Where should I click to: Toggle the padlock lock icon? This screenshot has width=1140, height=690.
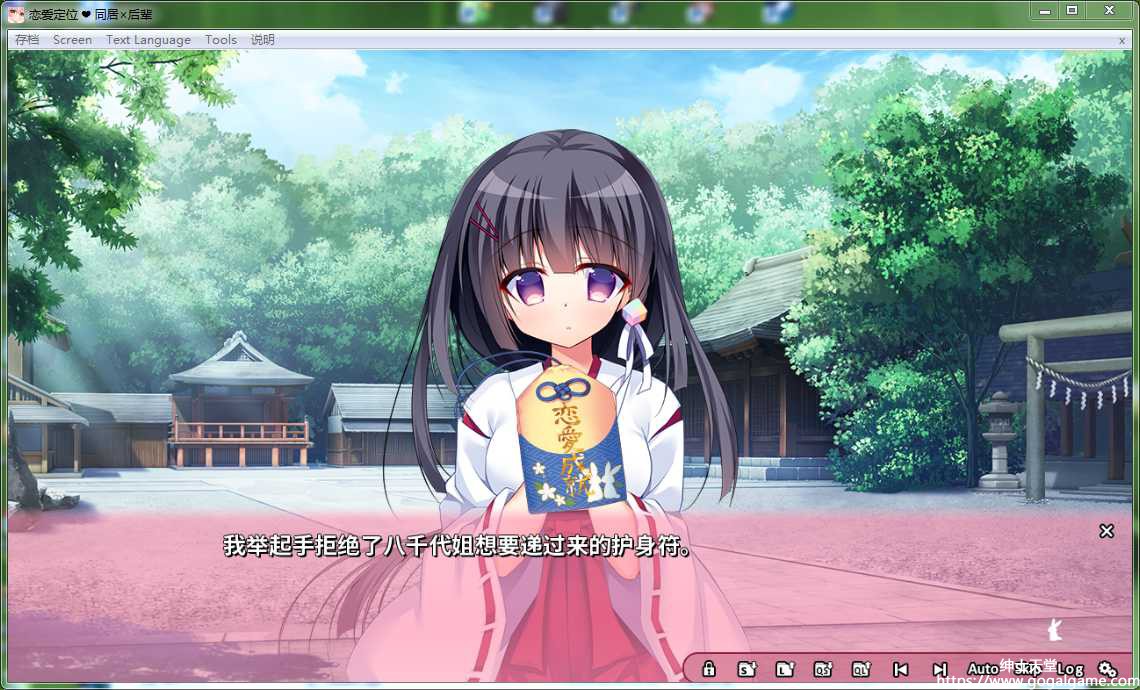pyautogui.click(x=708, y=669)
